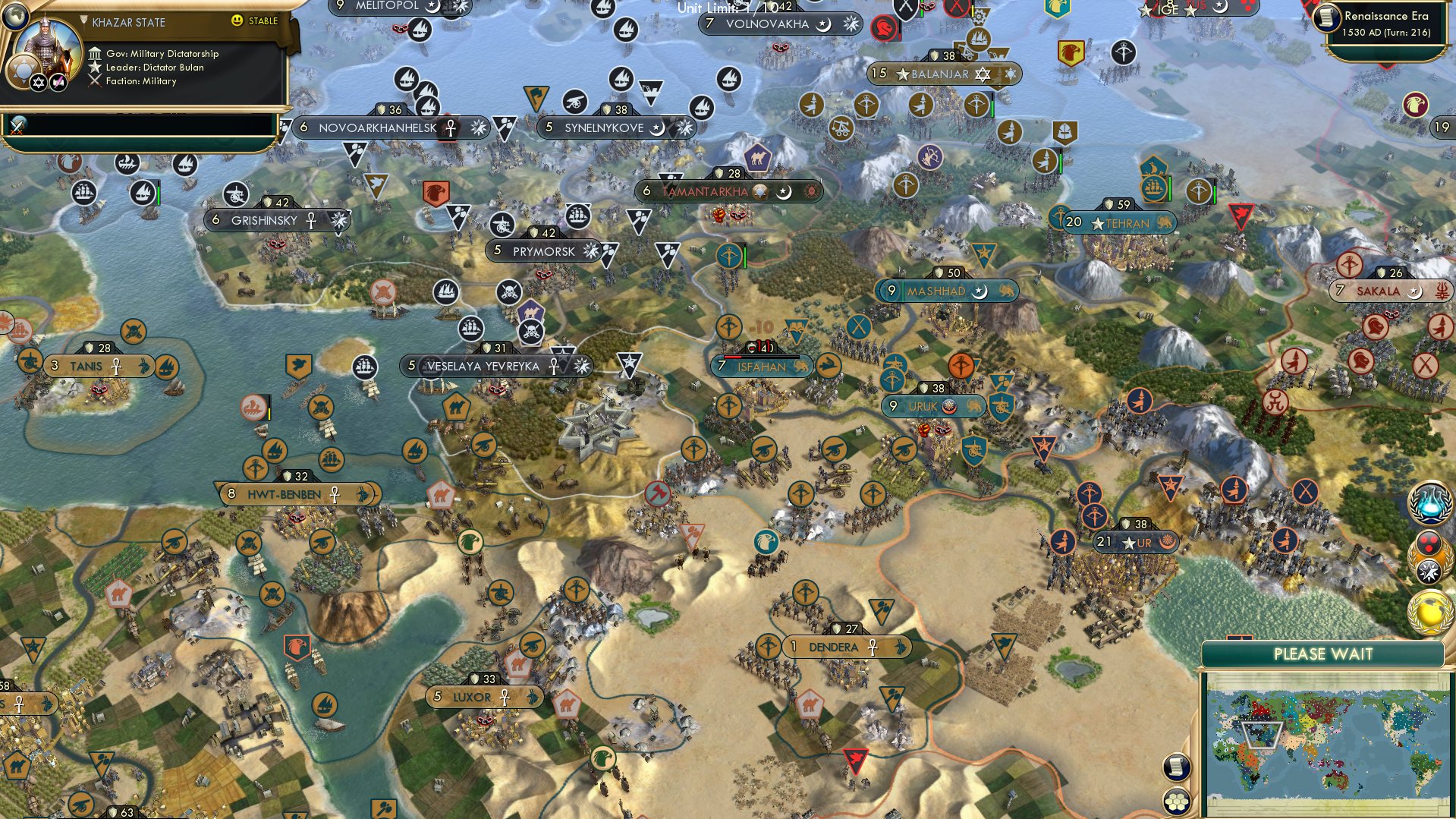
Task: Open the notification log scroll above the minimap
Action: [x=1177, y=767]
